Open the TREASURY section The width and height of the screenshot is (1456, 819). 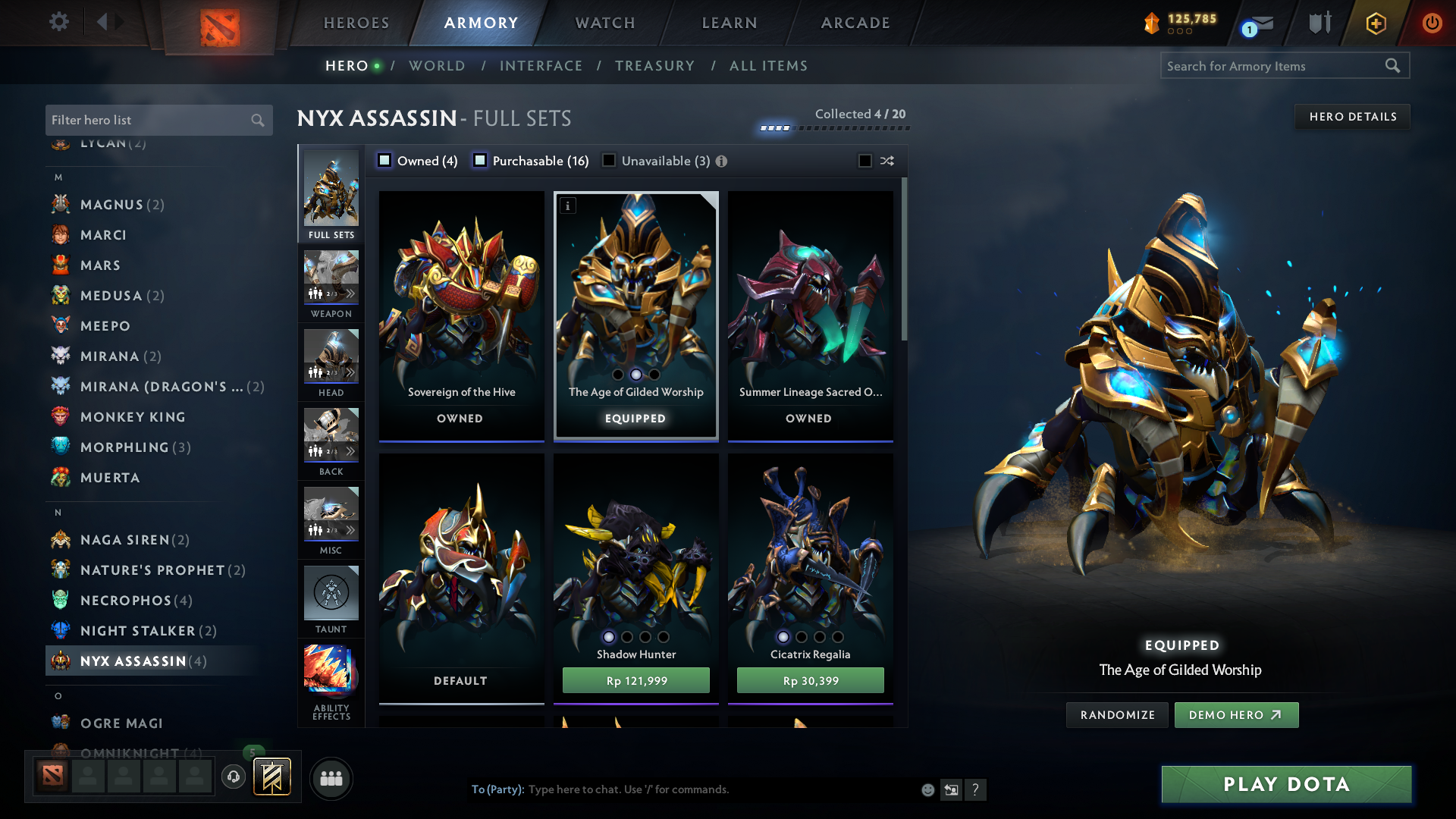pos(654,66)
